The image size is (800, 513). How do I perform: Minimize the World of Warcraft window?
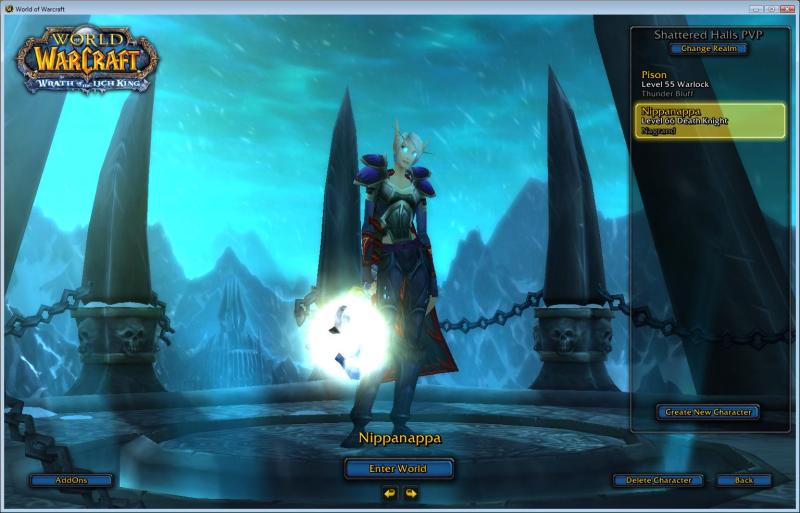[x=755, y=8]
